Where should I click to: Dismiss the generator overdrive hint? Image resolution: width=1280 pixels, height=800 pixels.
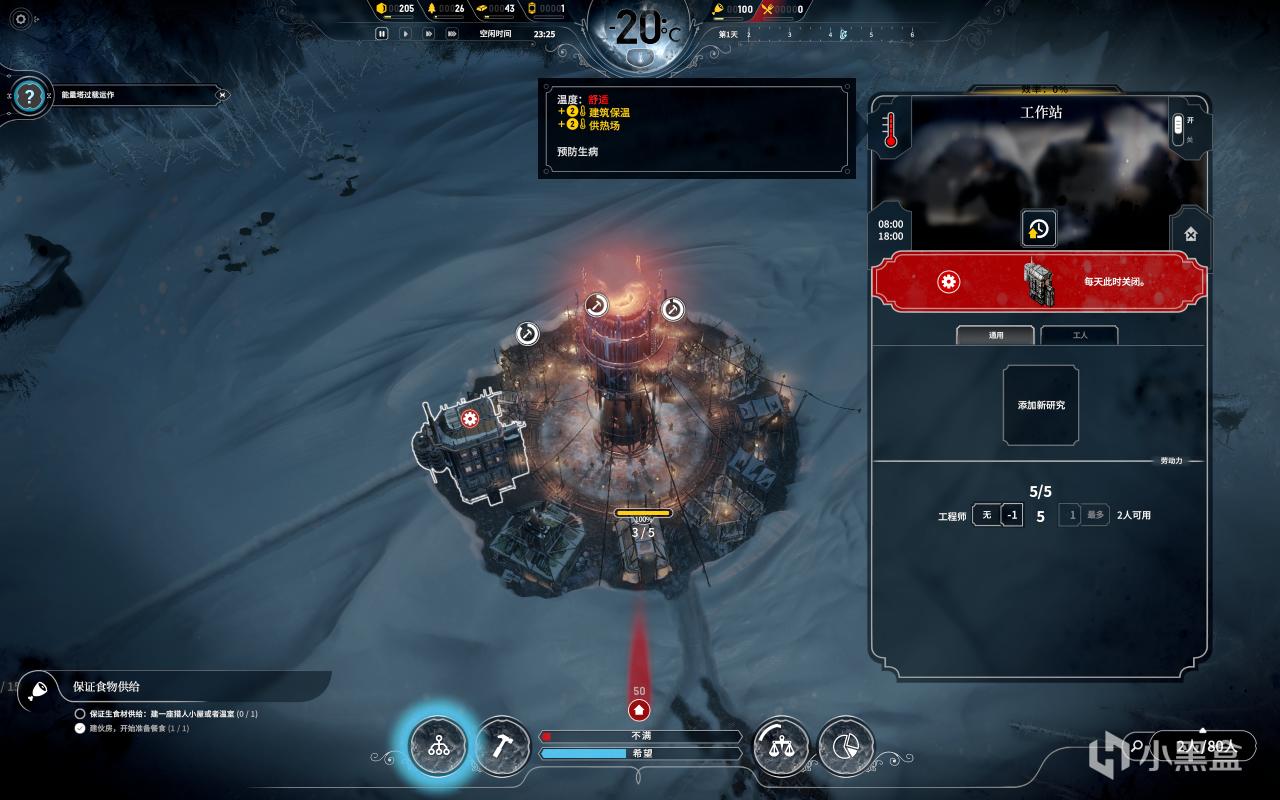coord(223,95)
